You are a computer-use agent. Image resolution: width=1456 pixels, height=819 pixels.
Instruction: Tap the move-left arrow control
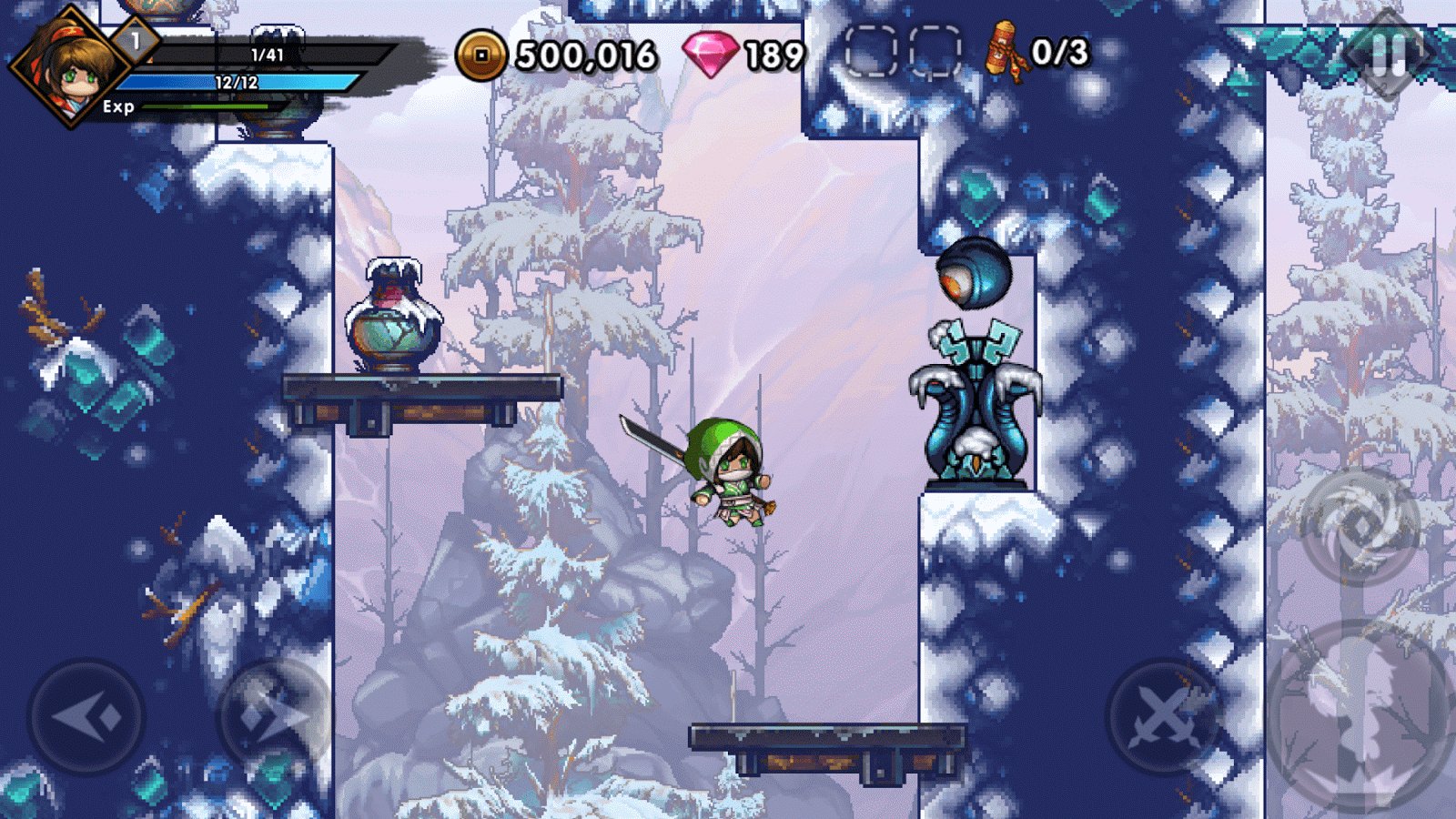tap(86, 717)
